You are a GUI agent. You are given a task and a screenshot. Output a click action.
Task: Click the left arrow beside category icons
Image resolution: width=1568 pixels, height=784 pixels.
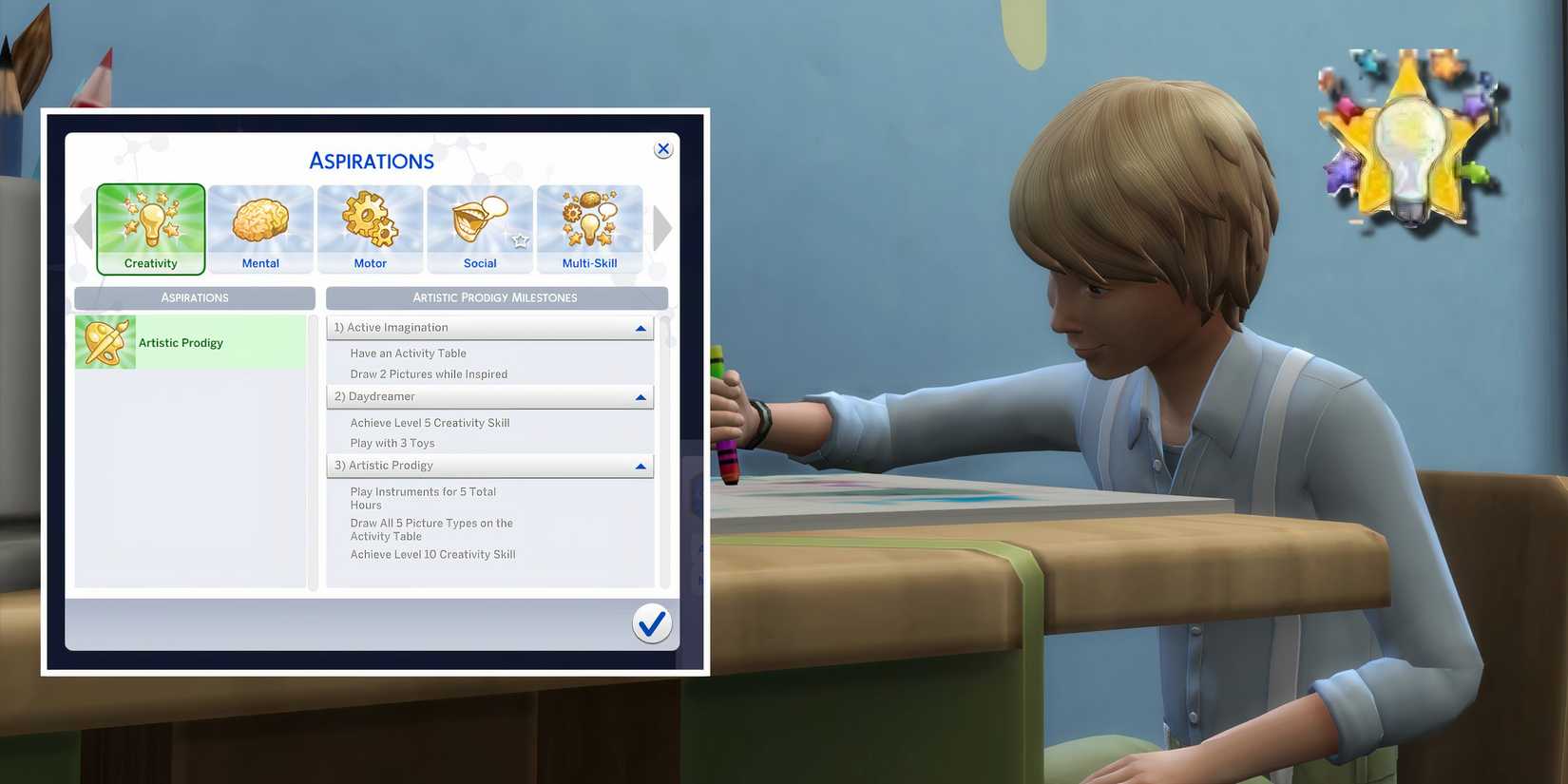(82, 227)
